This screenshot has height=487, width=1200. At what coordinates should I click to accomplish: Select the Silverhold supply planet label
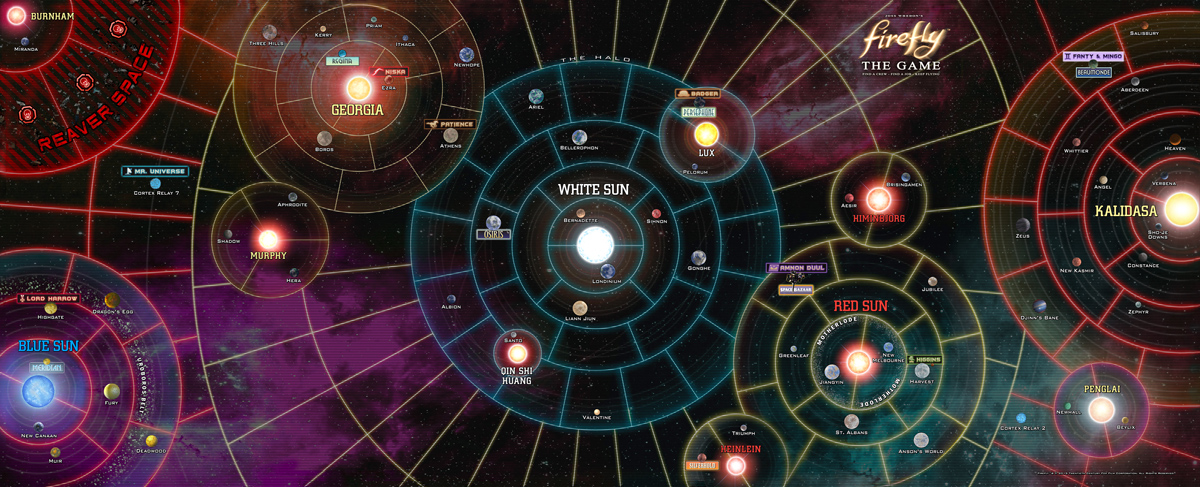coord(703,465)
